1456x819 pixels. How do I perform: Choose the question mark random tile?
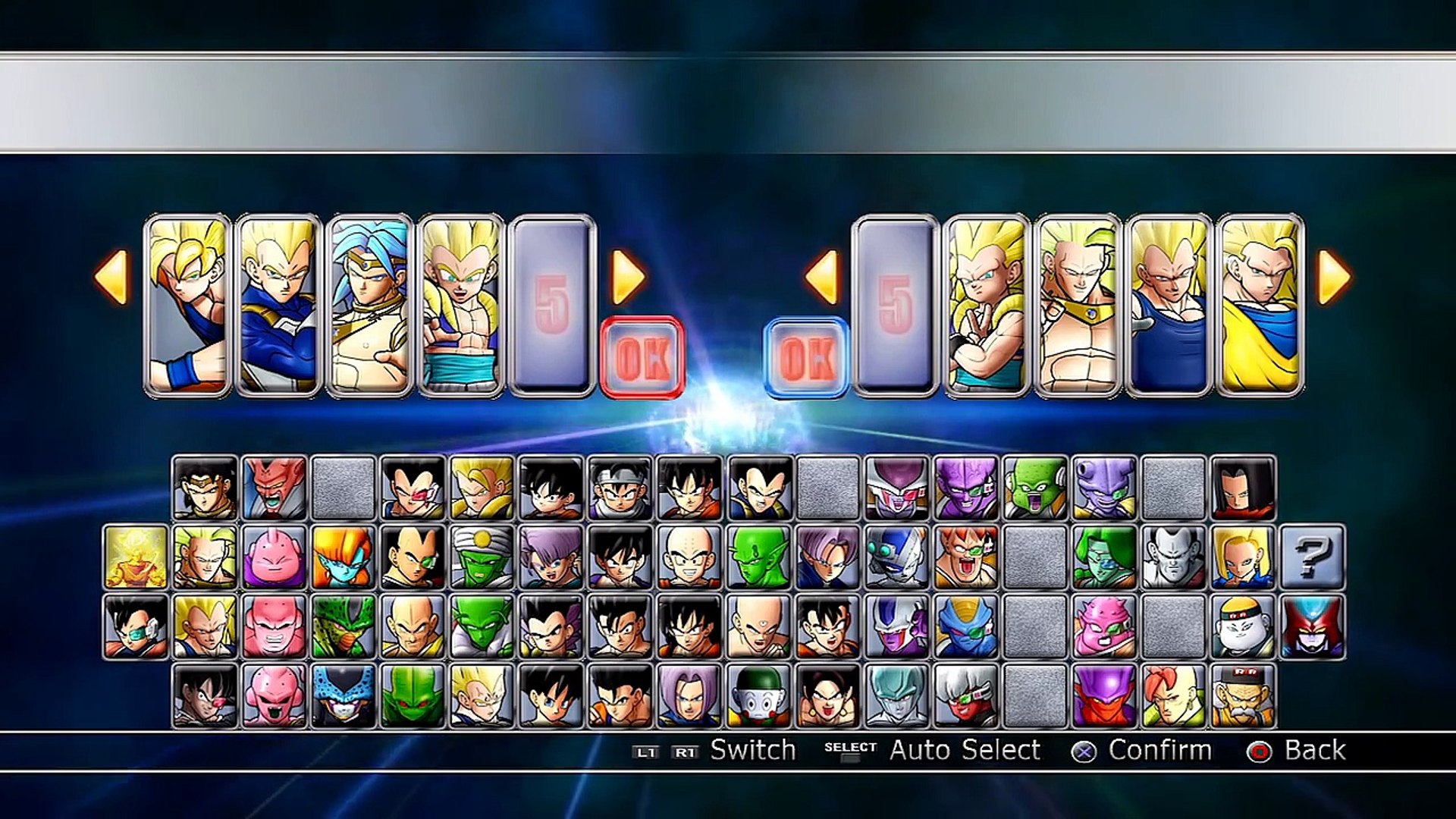1313,557
